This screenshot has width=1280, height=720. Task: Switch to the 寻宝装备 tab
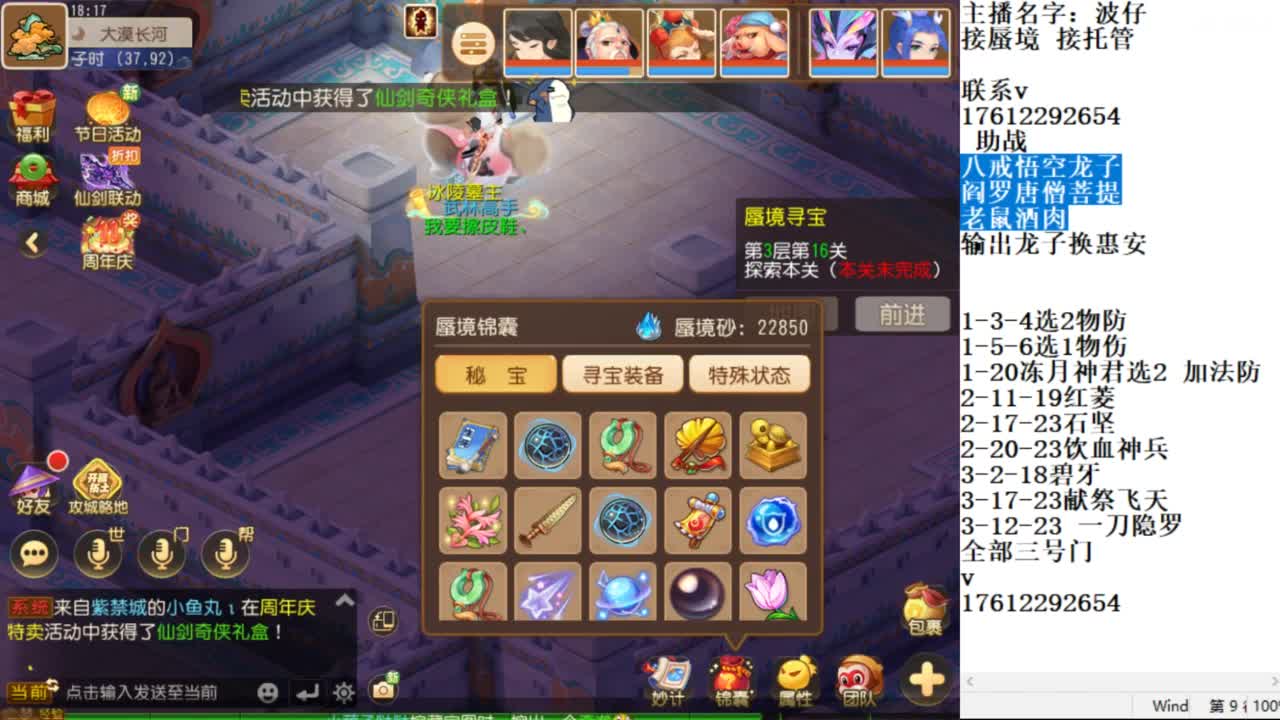pos(622,373)
